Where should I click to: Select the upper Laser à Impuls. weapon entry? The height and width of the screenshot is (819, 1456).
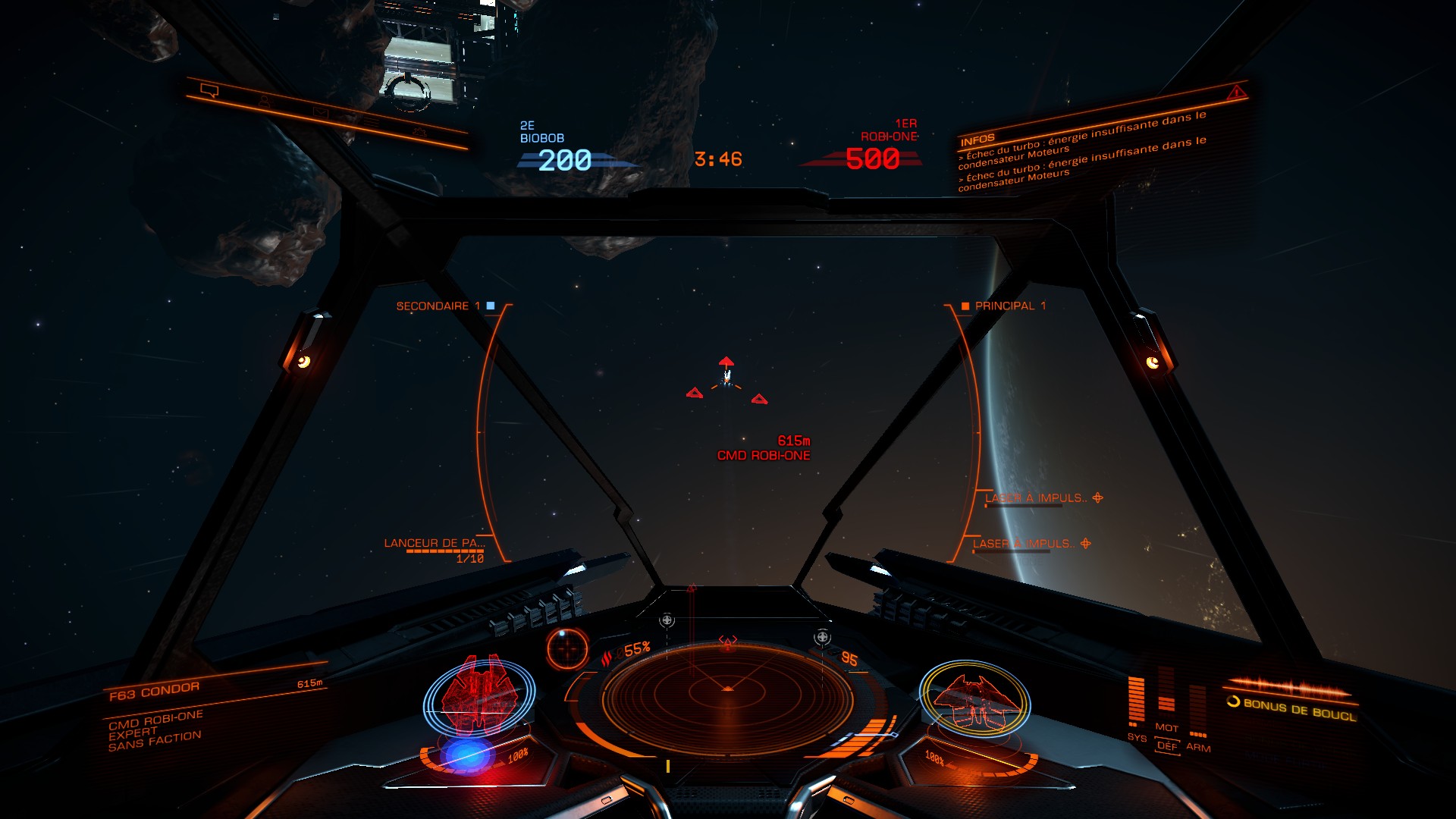click(x=1036, y=498)
